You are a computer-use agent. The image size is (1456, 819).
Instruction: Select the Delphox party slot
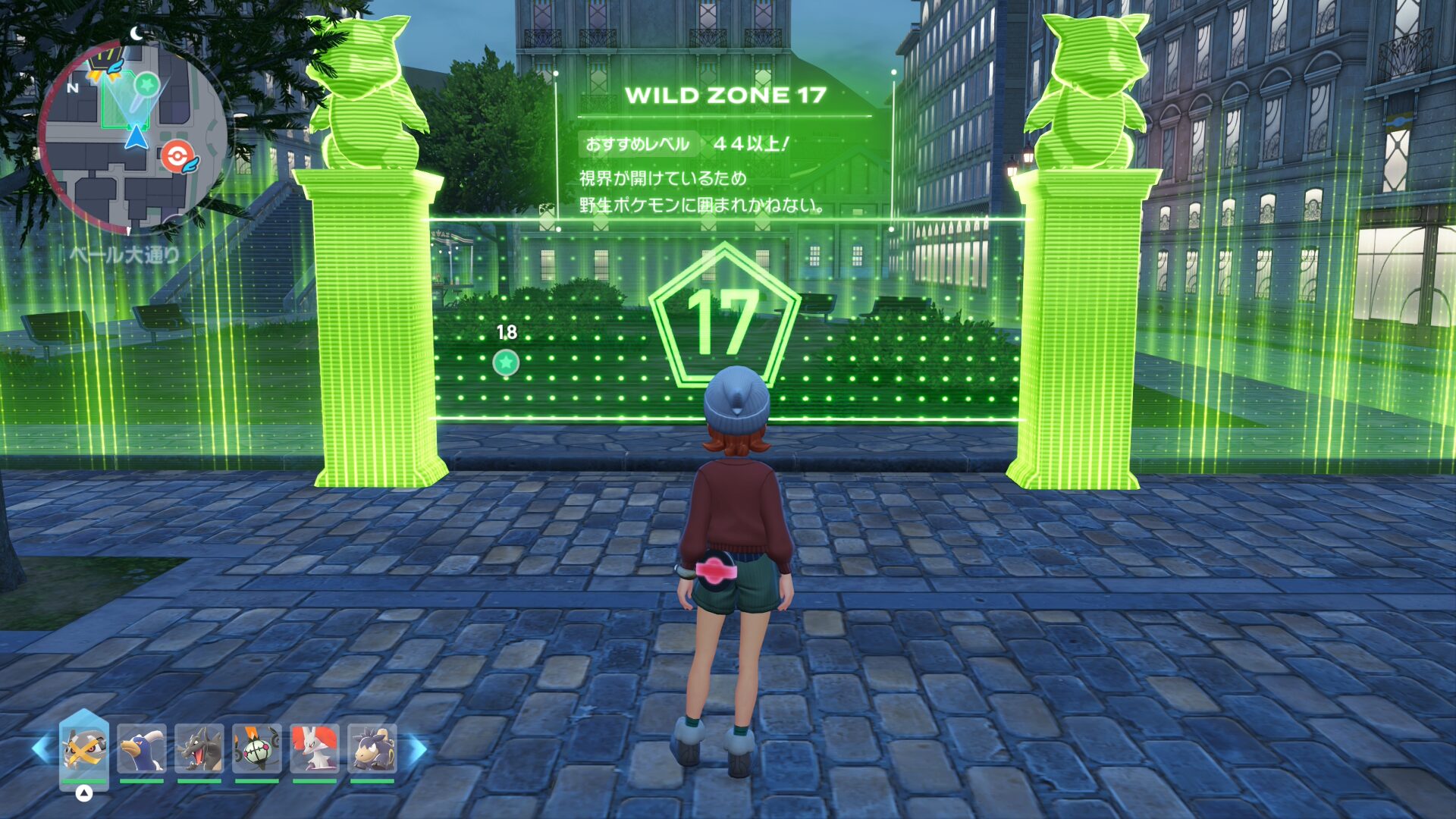[x=315, y=749]
